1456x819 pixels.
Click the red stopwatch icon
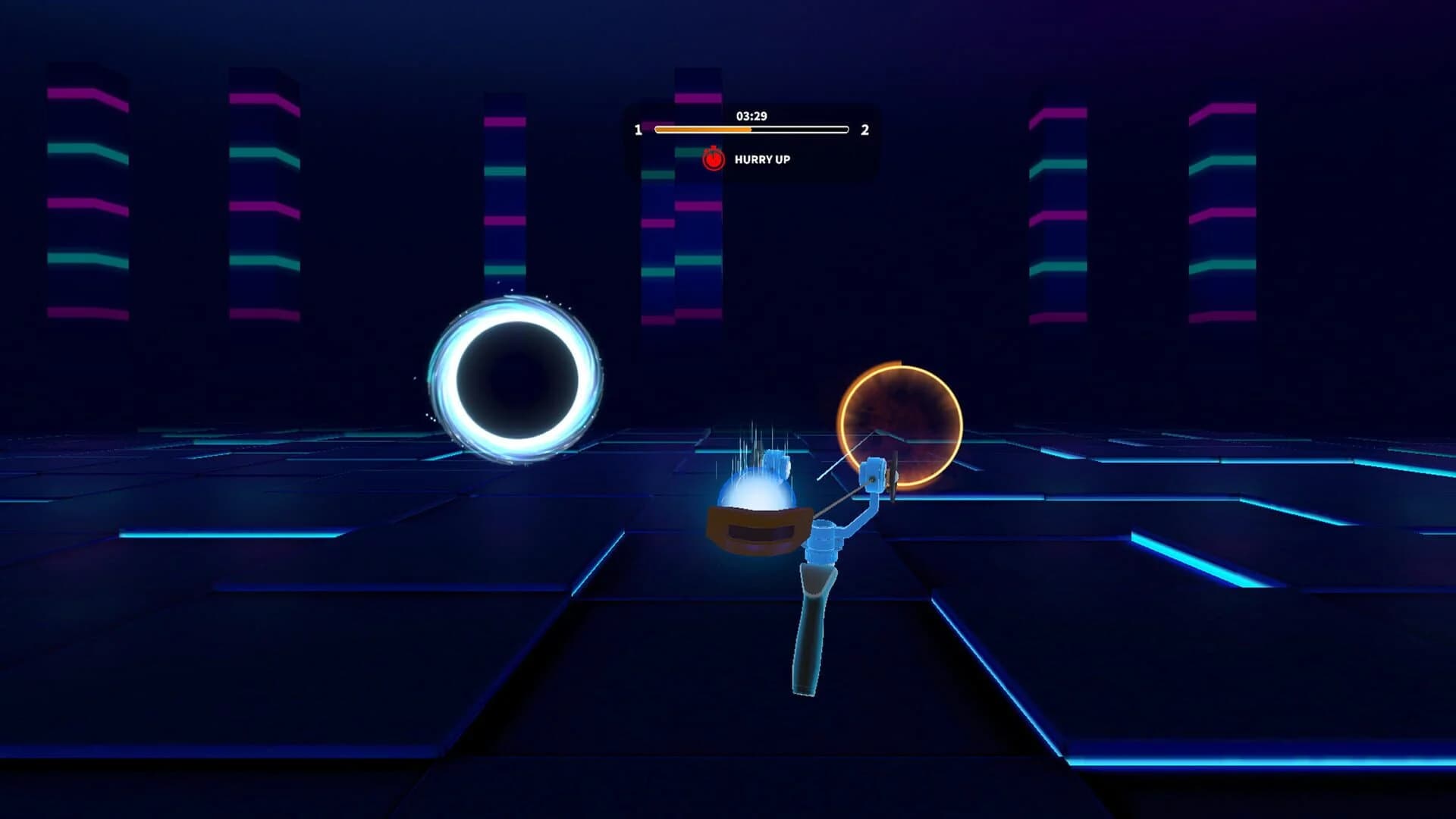714,160
